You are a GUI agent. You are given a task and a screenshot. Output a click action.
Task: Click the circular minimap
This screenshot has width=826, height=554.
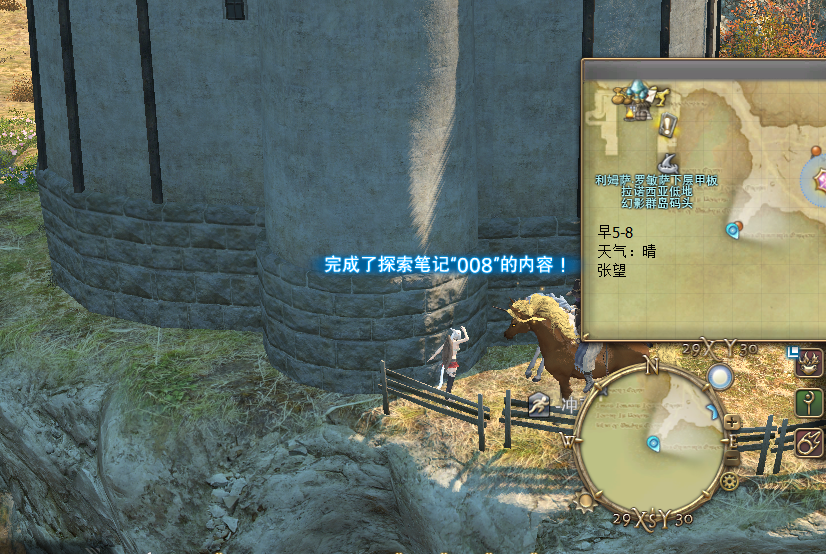pyautogui.click(x=652, y=441)
